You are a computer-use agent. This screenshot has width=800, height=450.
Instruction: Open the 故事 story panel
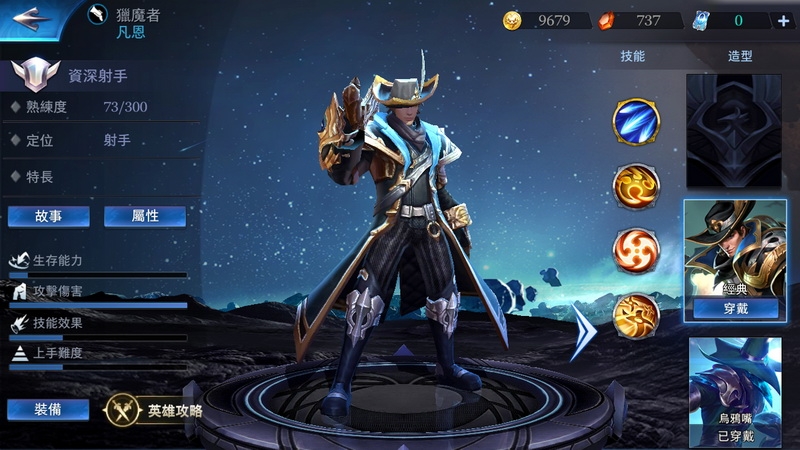(x=48, y=216)
